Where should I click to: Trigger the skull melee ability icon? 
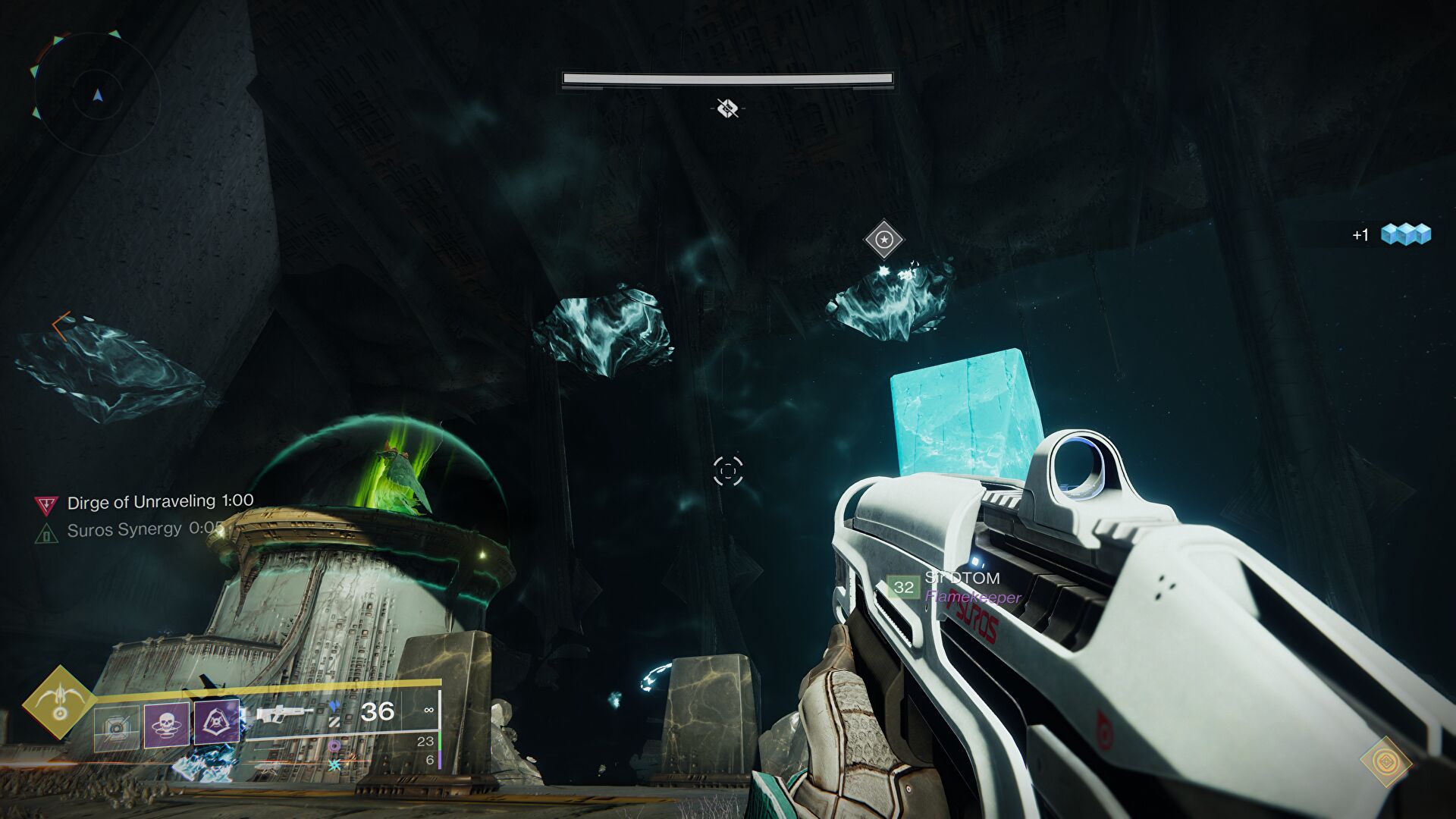pyautogui.click(x=166, y=723)
